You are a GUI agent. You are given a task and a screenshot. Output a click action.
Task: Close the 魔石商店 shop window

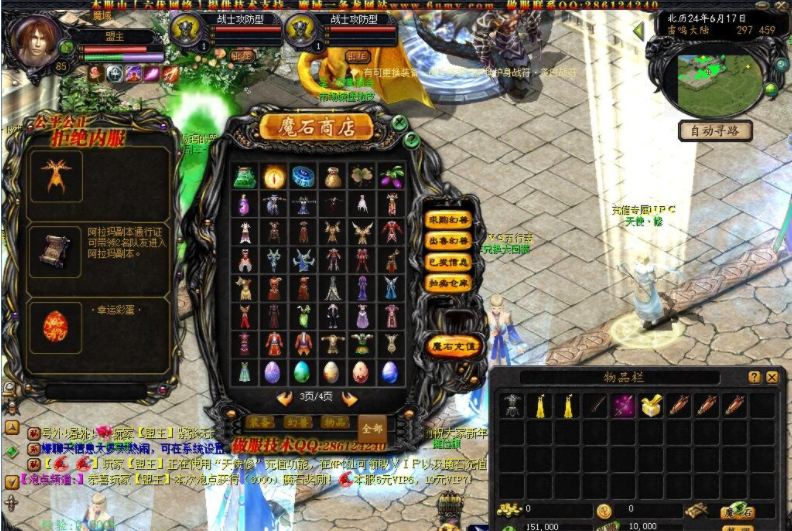pyautogui.click(x=399, y=124)
